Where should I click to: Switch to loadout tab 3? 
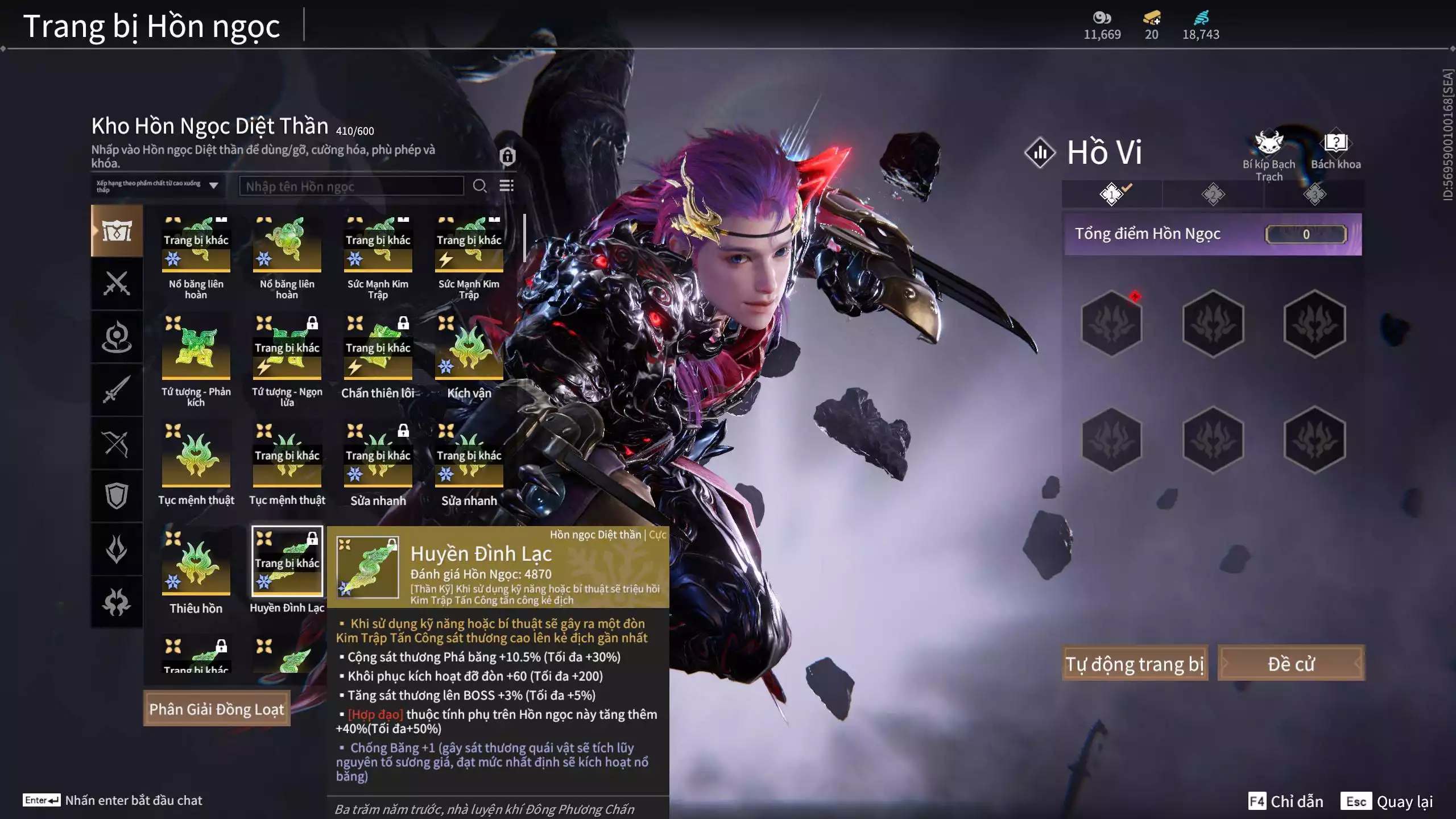pyautogui.click(x=1314, y=195)
